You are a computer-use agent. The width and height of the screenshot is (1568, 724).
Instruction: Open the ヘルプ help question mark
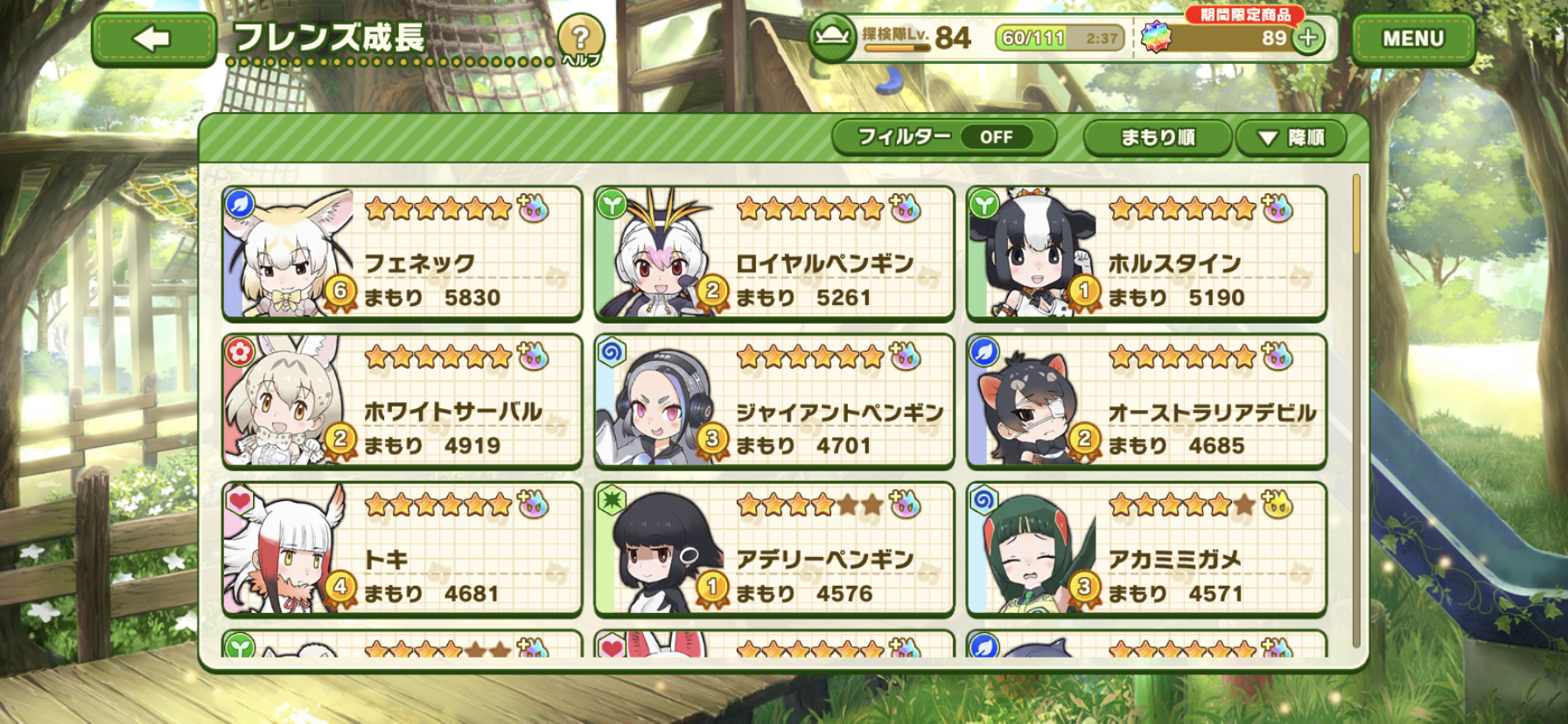pos(580,38)
